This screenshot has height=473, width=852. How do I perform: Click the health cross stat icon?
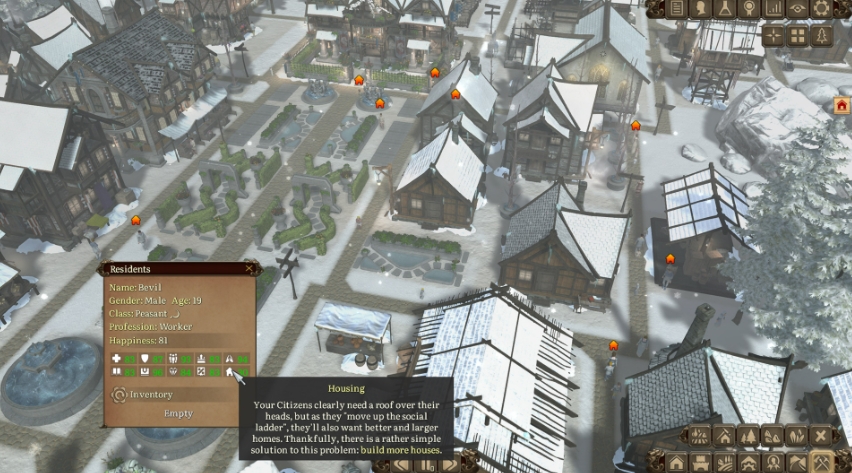click(117, 358)
